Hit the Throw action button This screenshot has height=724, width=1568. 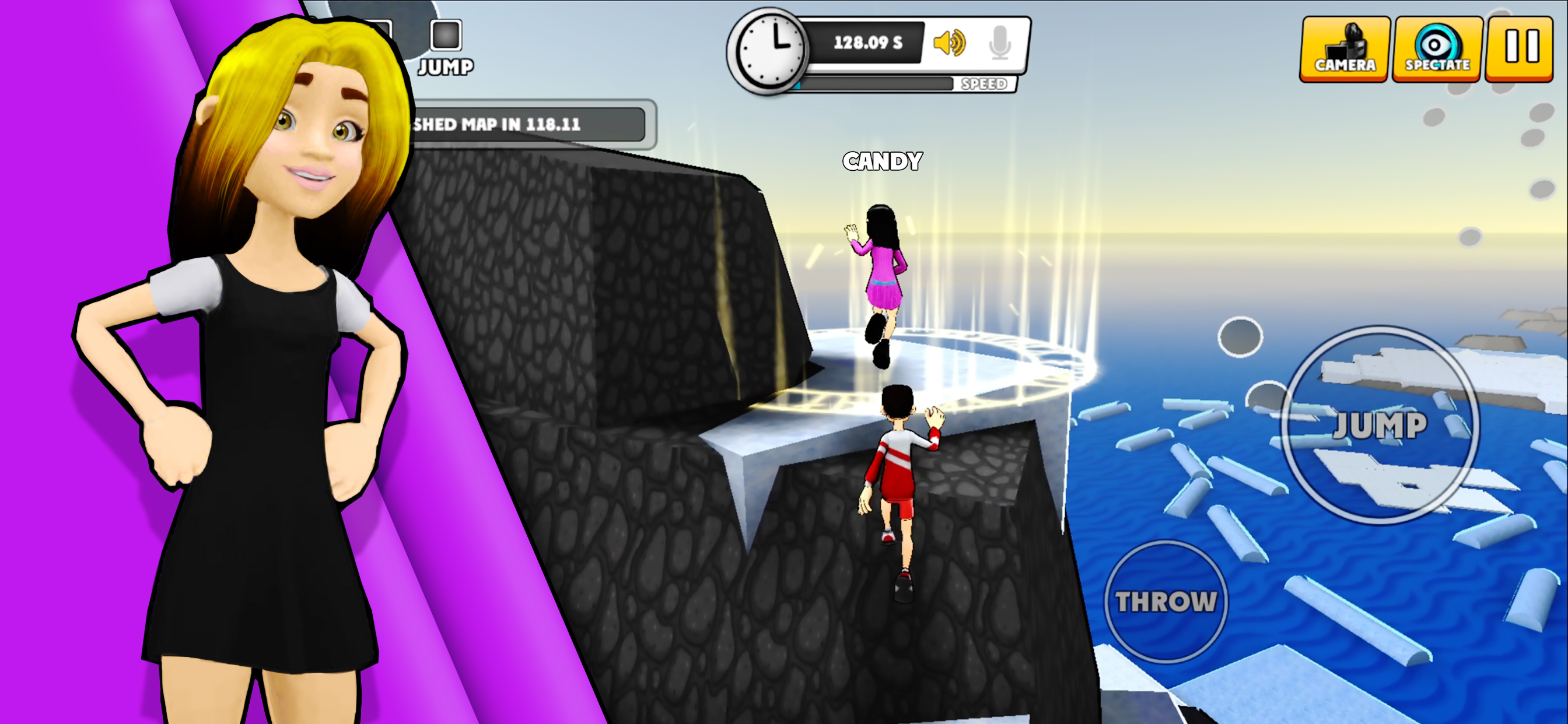tap(1165, 601)
